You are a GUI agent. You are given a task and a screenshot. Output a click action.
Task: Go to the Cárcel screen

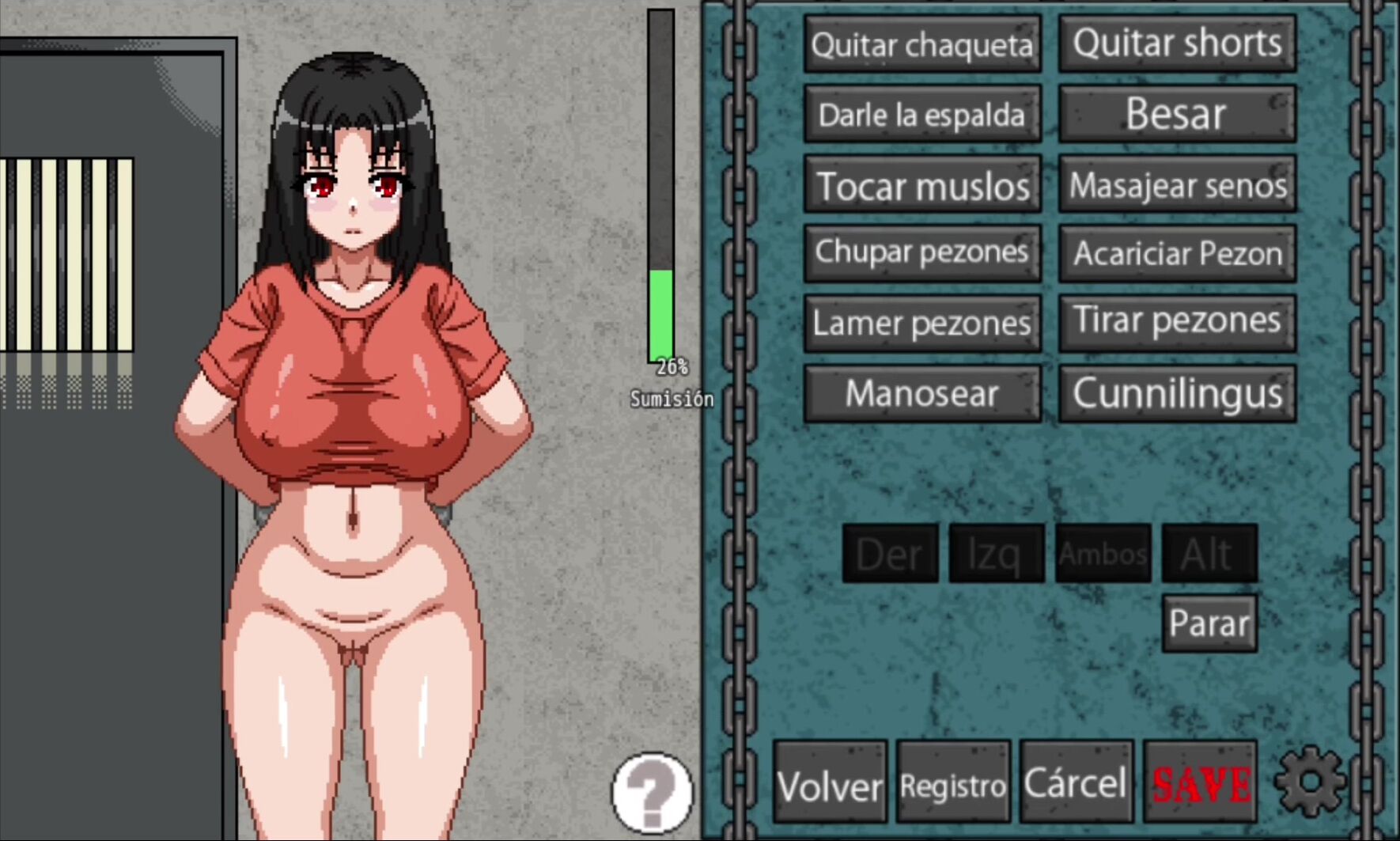(x=1076, y=783)
